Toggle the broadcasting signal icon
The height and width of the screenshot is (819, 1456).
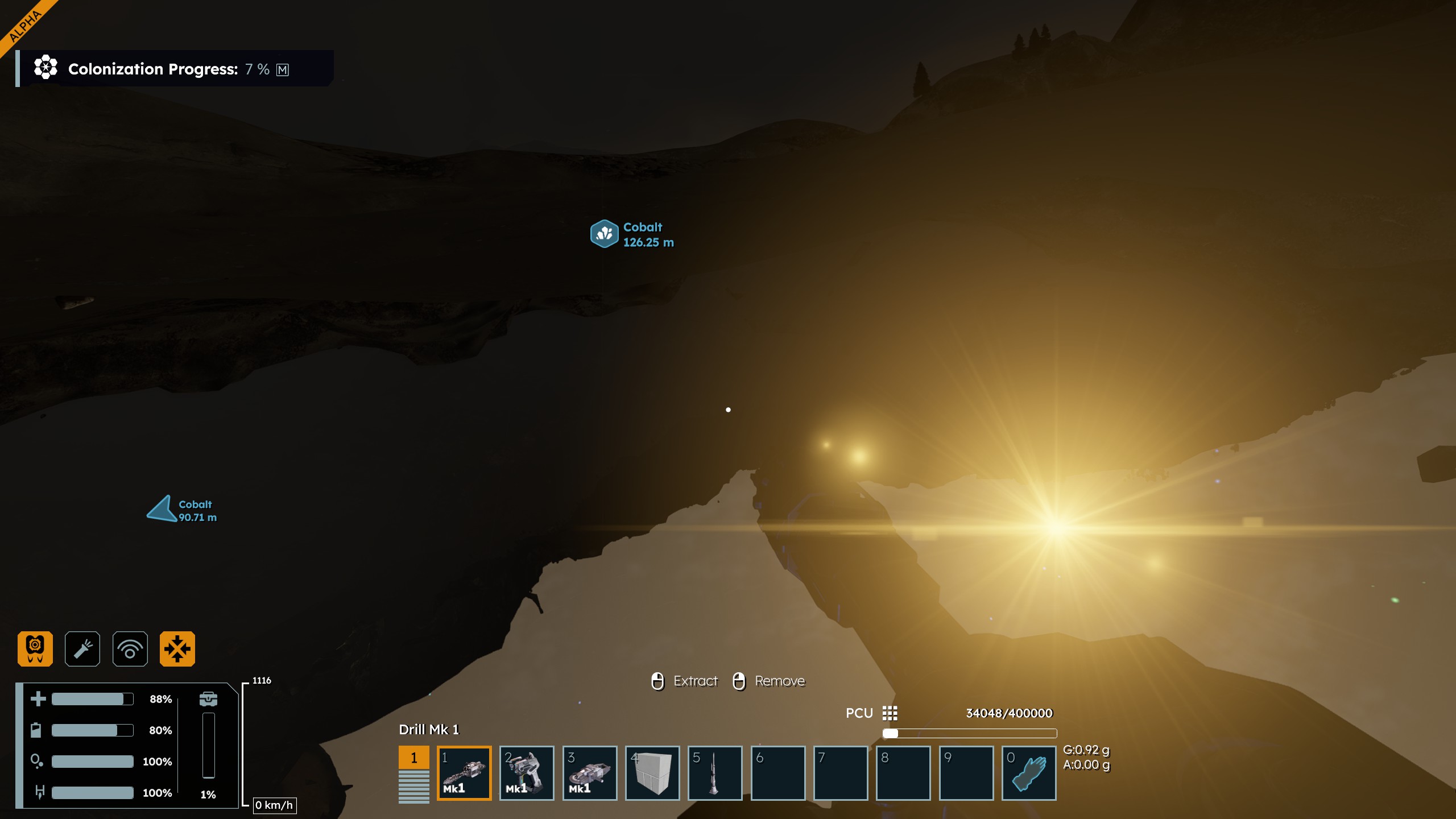130,648
